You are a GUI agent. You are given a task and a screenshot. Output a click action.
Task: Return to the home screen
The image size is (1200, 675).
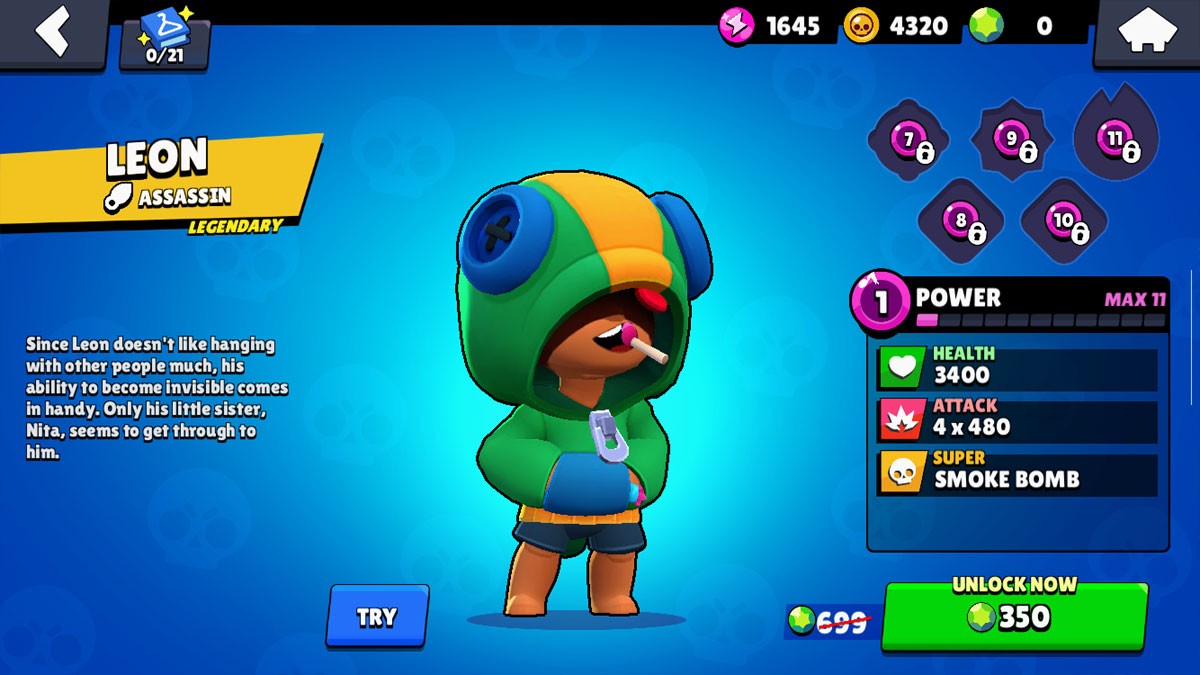[1146, 32]
